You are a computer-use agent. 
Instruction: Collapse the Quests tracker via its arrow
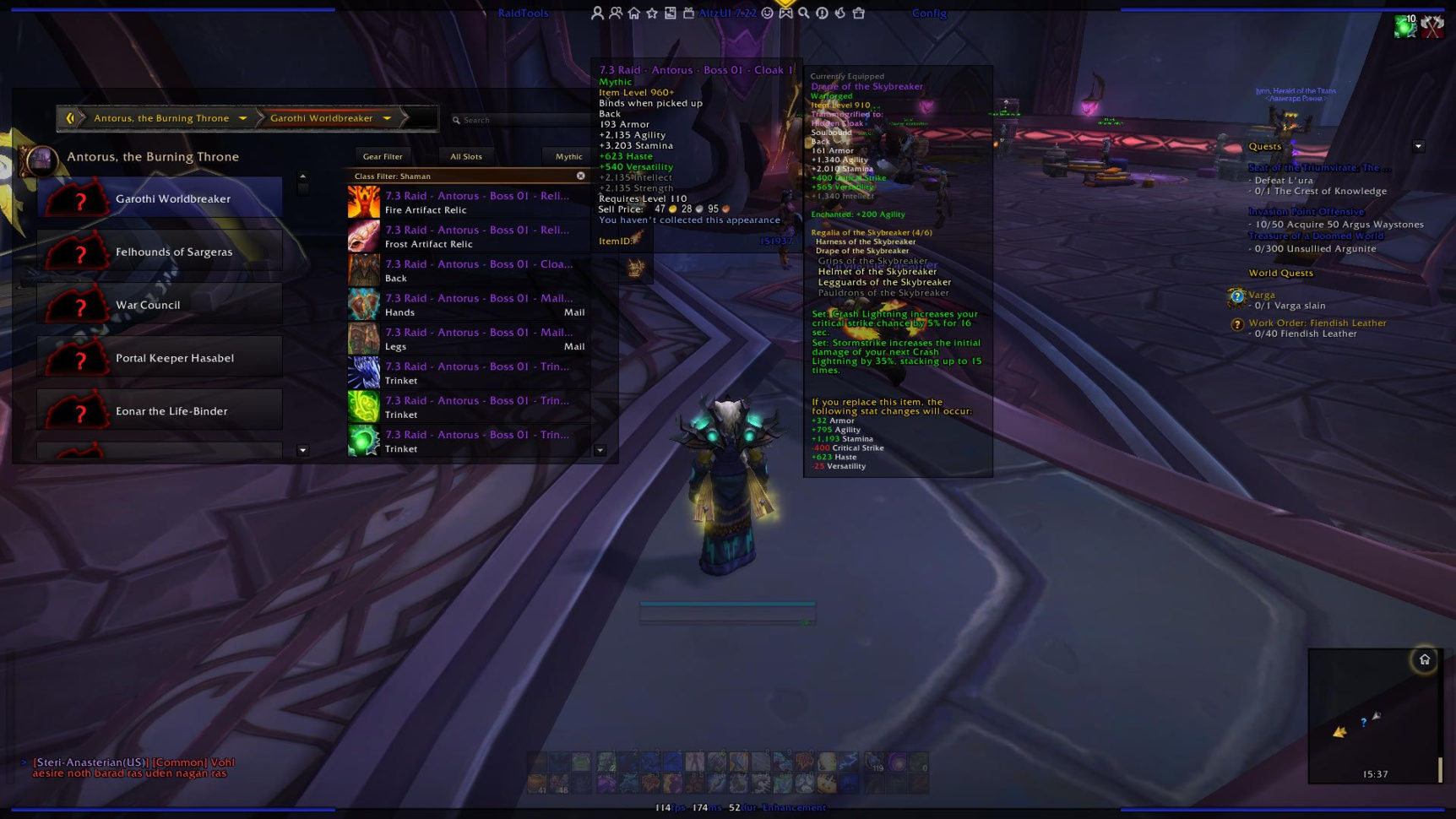[1421, 145]
